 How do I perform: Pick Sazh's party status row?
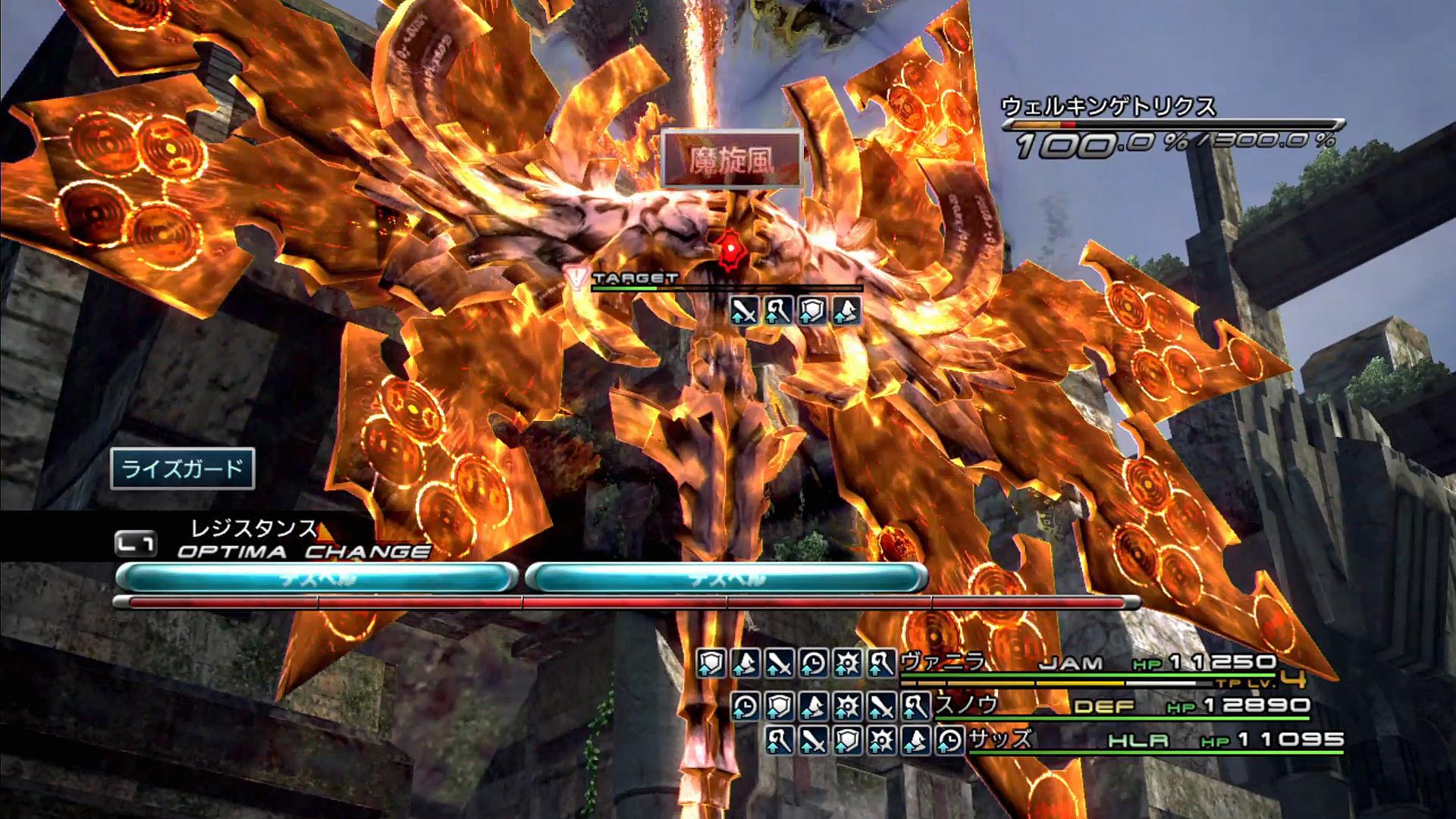pyautogui.click(x=1000, y=739)
